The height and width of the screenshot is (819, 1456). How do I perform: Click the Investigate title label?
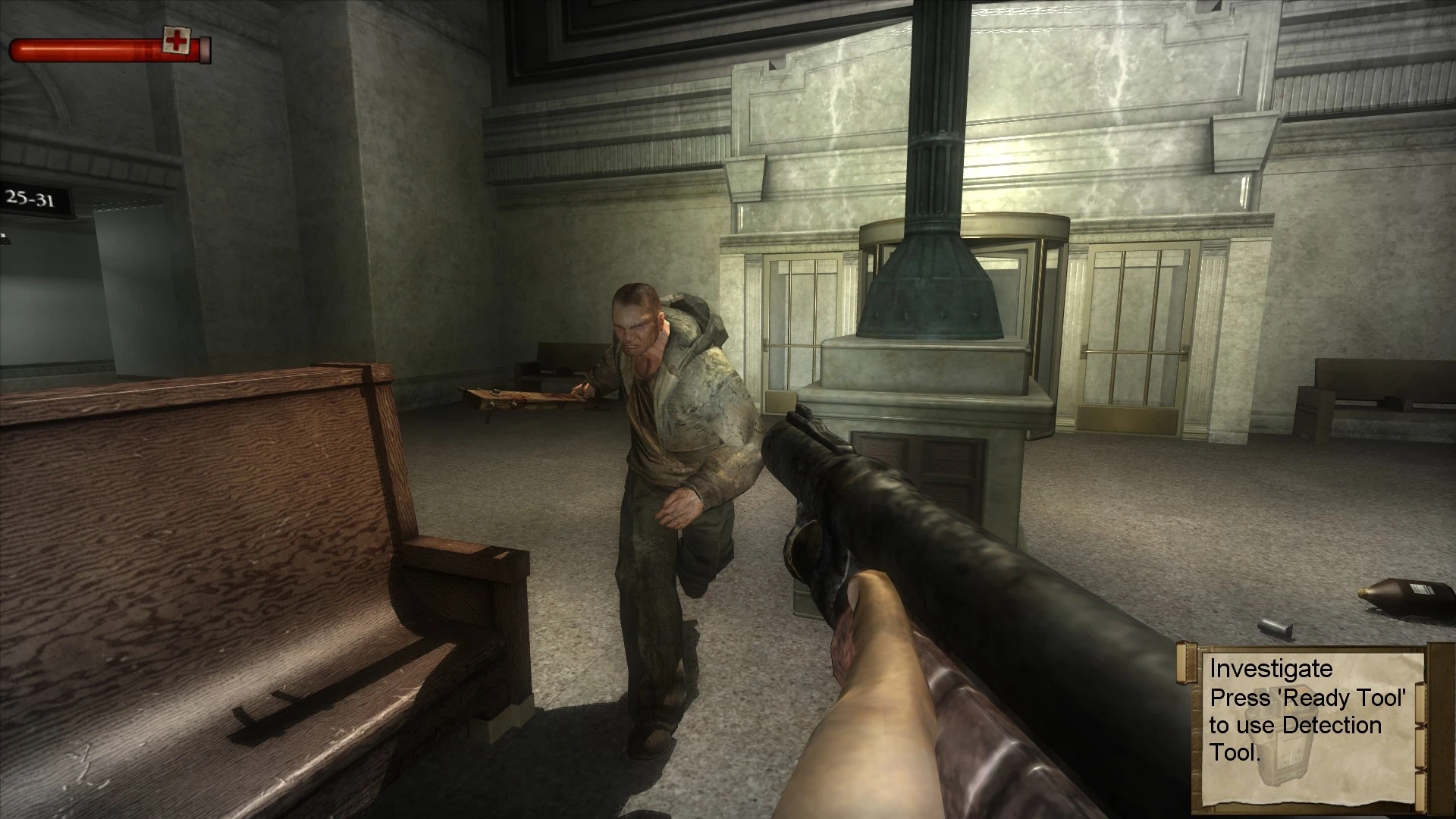click(1271, 668)
